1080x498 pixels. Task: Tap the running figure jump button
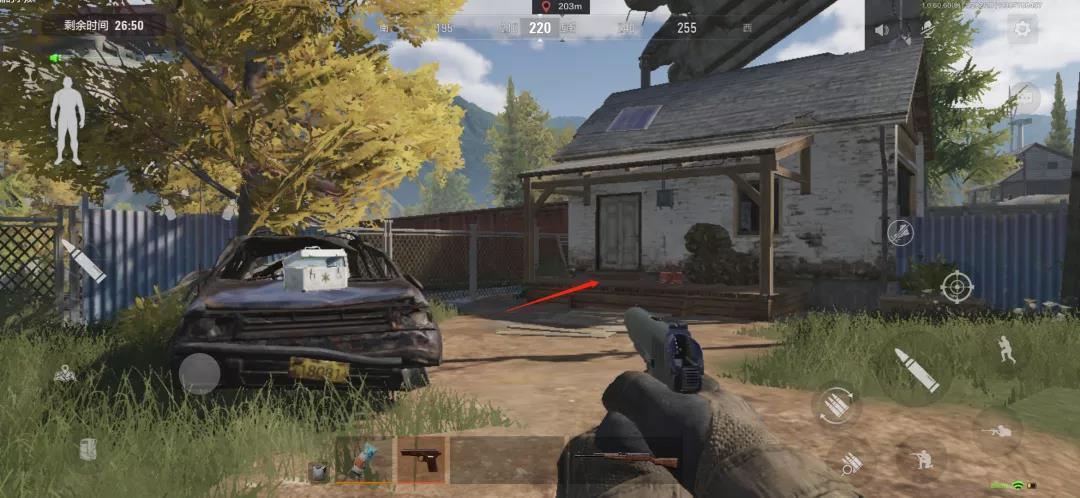click(x=1006, y=348)
